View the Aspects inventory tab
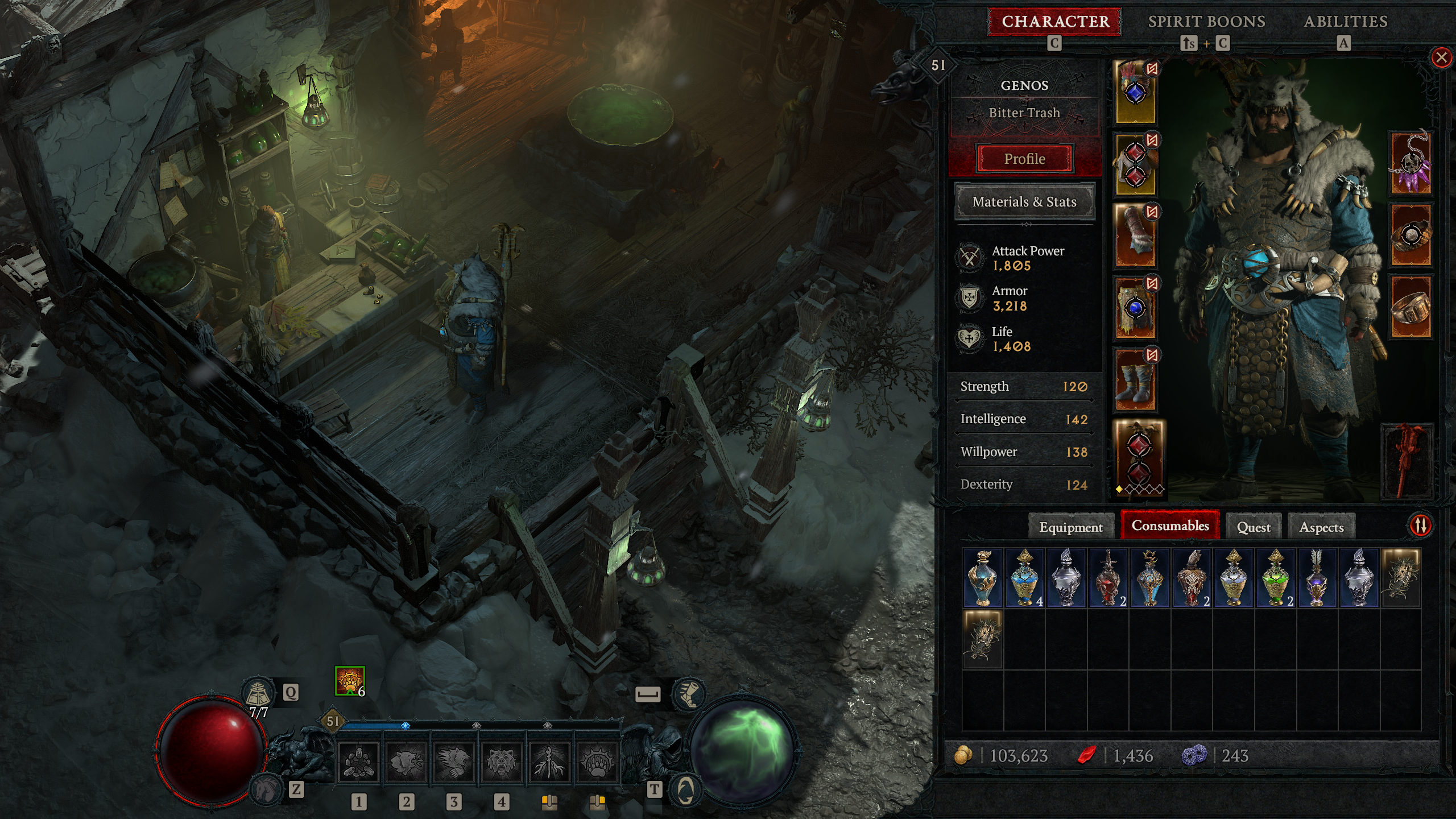Image resolution: width=1456 pixels, height=819 pixels. pos(1321,527)
